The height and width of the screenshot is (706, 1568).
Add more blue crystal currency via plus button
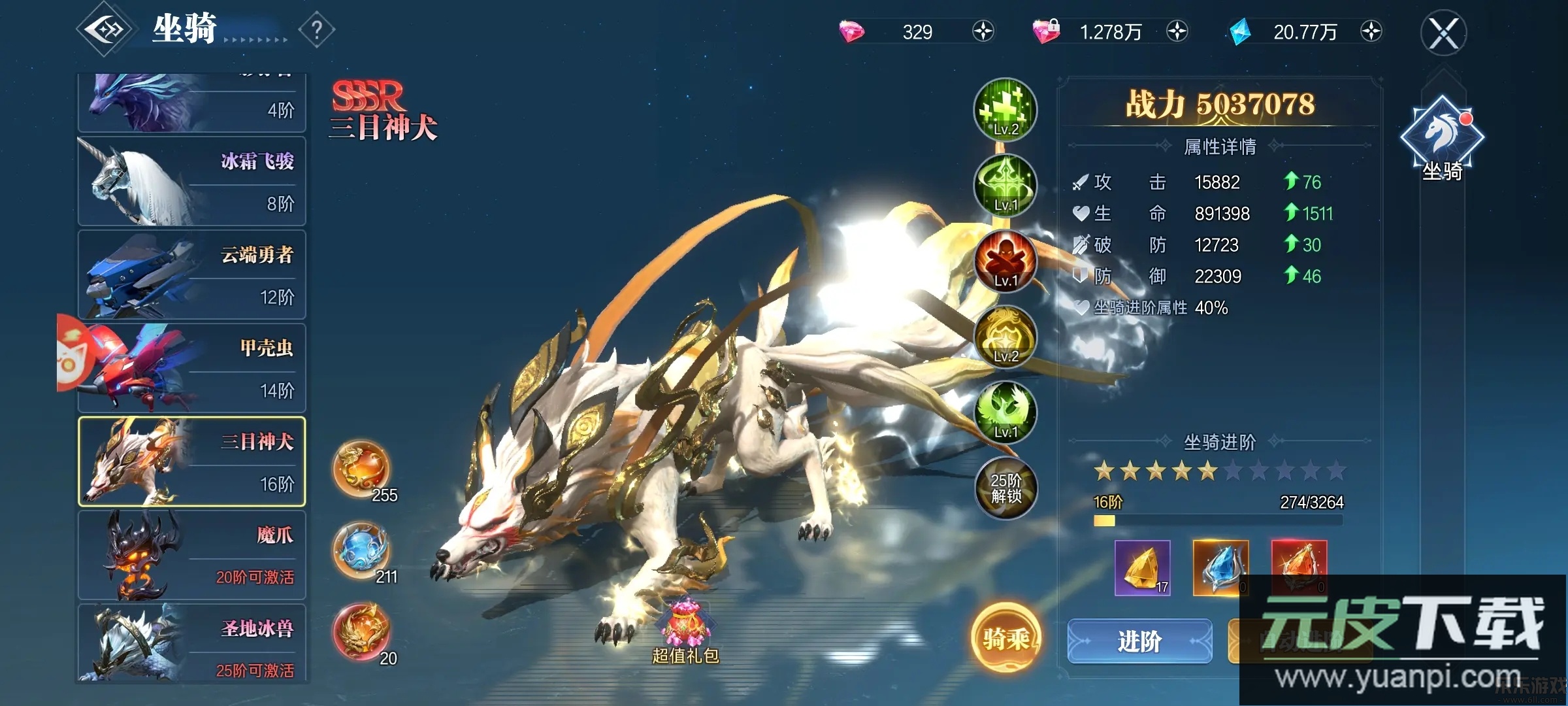pos(1371,31)
